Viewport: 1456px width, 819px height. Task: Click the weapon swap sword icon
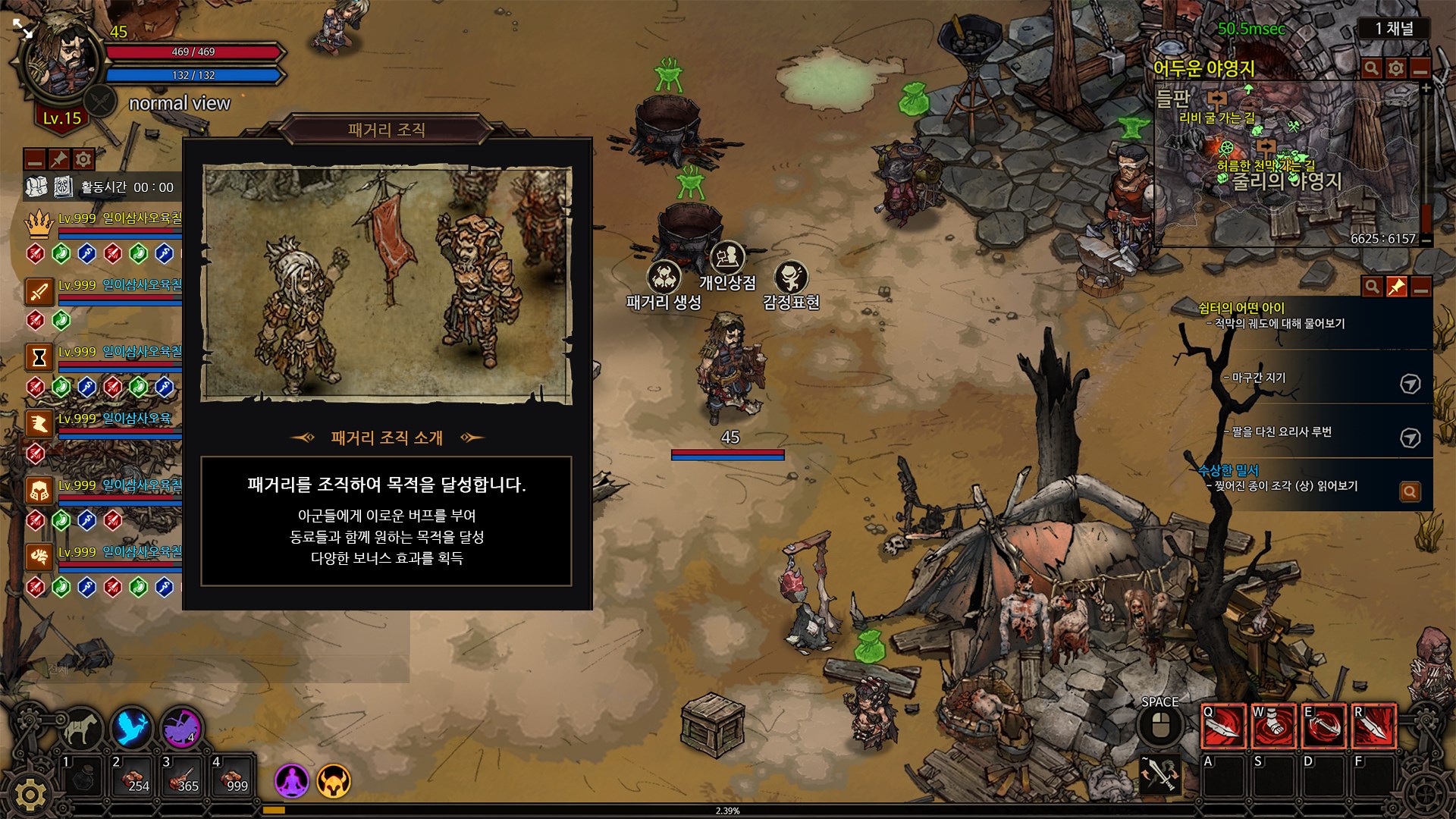coord(1159,775)
